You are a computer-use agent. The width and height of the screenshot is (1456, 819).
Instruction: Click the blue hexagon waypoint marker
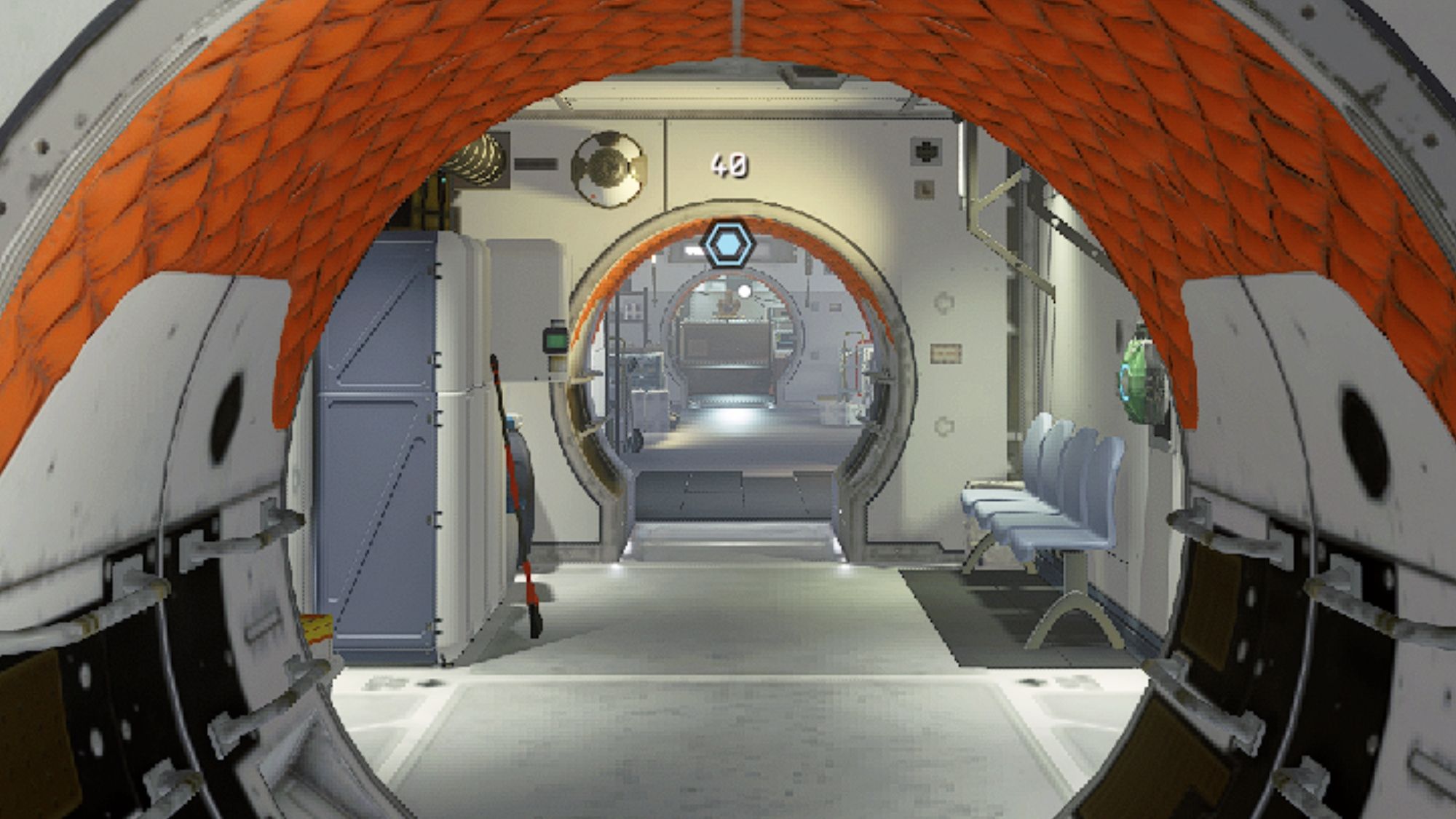tap(727, 245)
